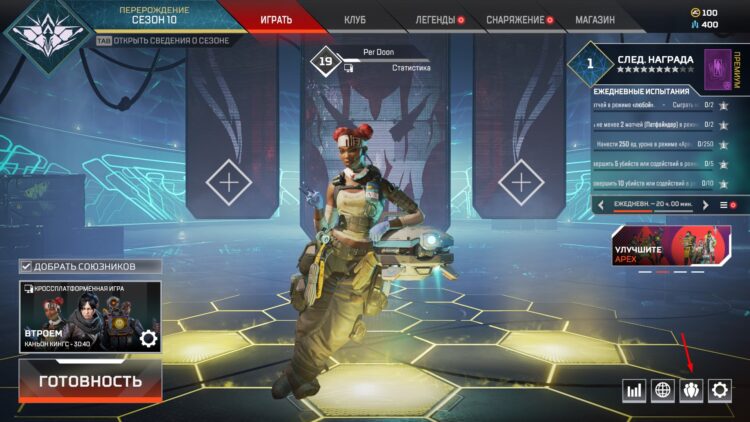The height and width of the screenshot is (422, 750).
Task: Open the friends list icon
Action: 691,391
